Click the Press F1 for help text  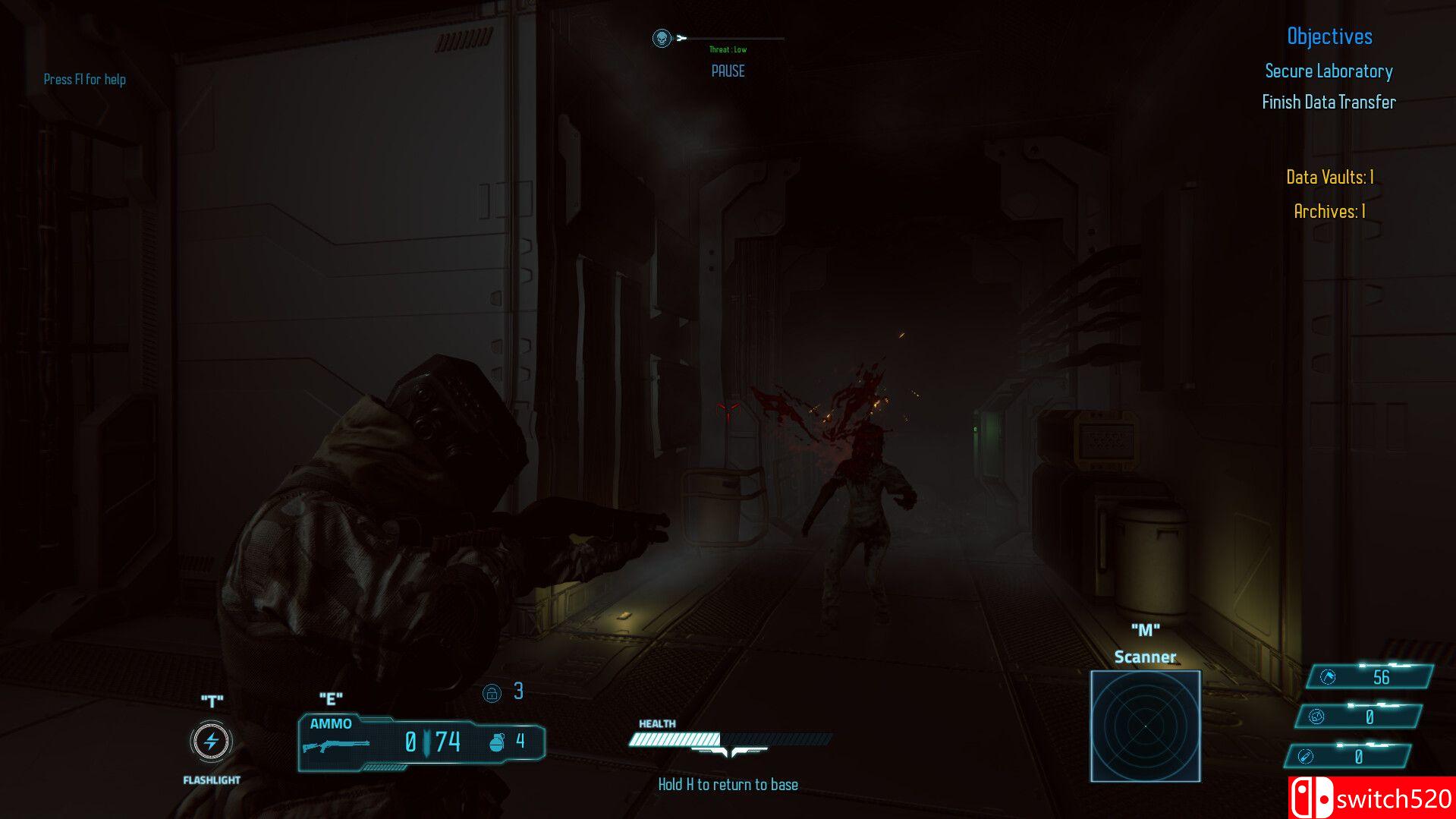point(85,79)
